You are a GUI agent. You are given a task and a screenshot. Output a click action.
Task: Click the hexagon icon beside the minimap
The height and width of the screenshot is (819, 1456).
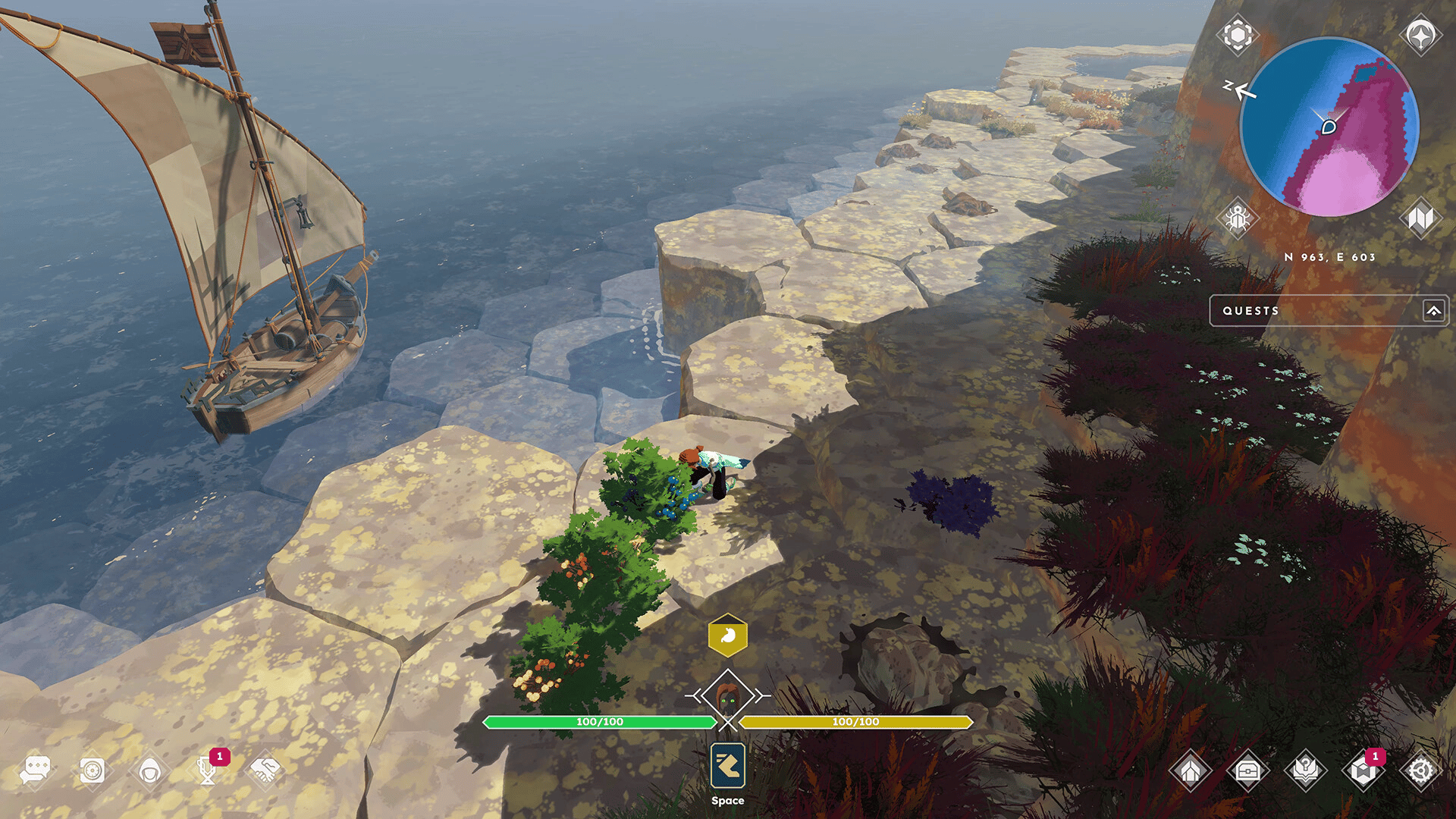tap(1238, 35)
